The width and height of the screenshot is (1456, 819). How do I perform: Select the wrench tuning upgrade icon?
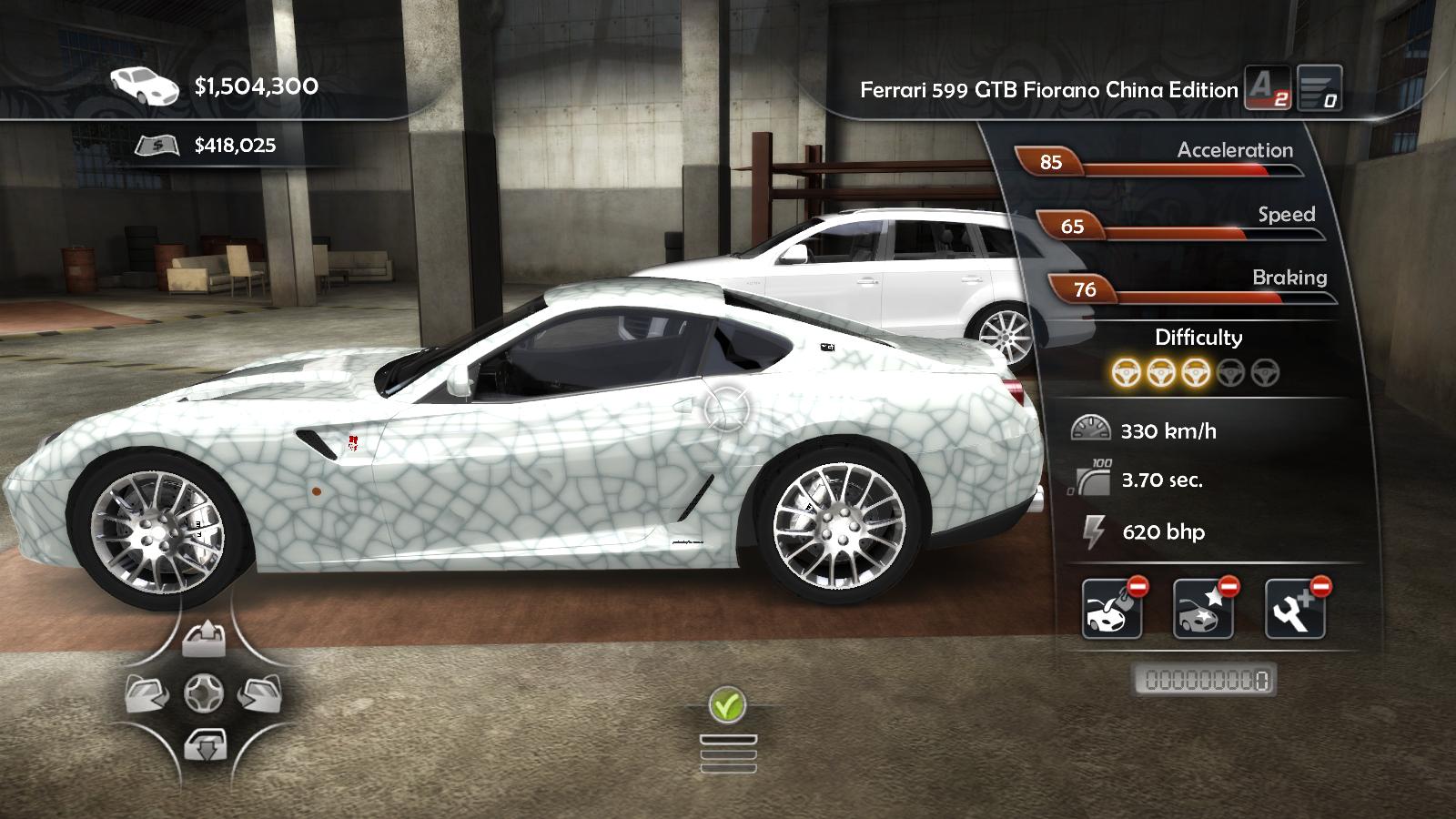(1295, 609)
